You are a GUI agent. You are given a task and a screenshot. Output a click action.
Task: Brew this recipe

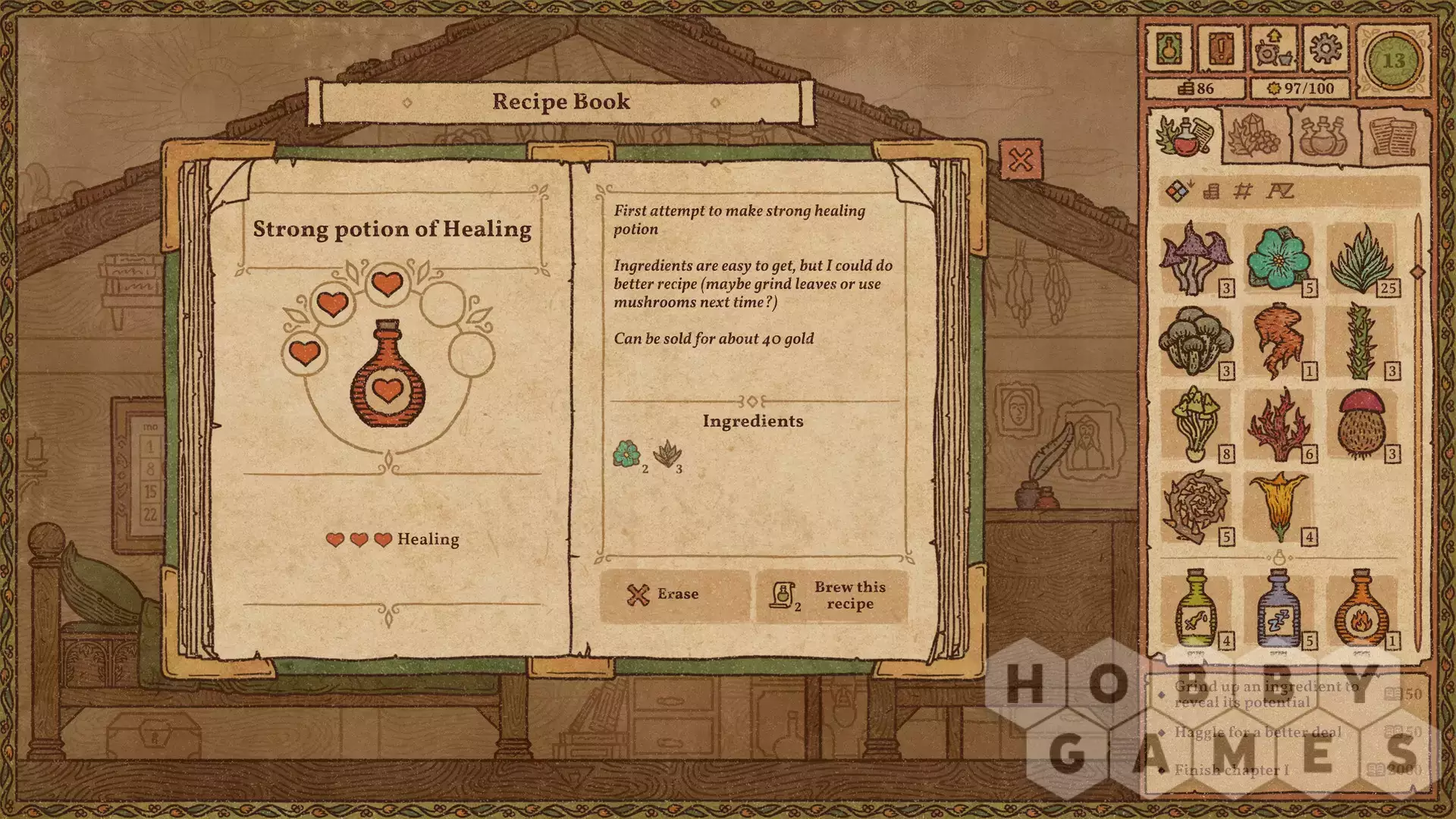[x=832, y=595]
